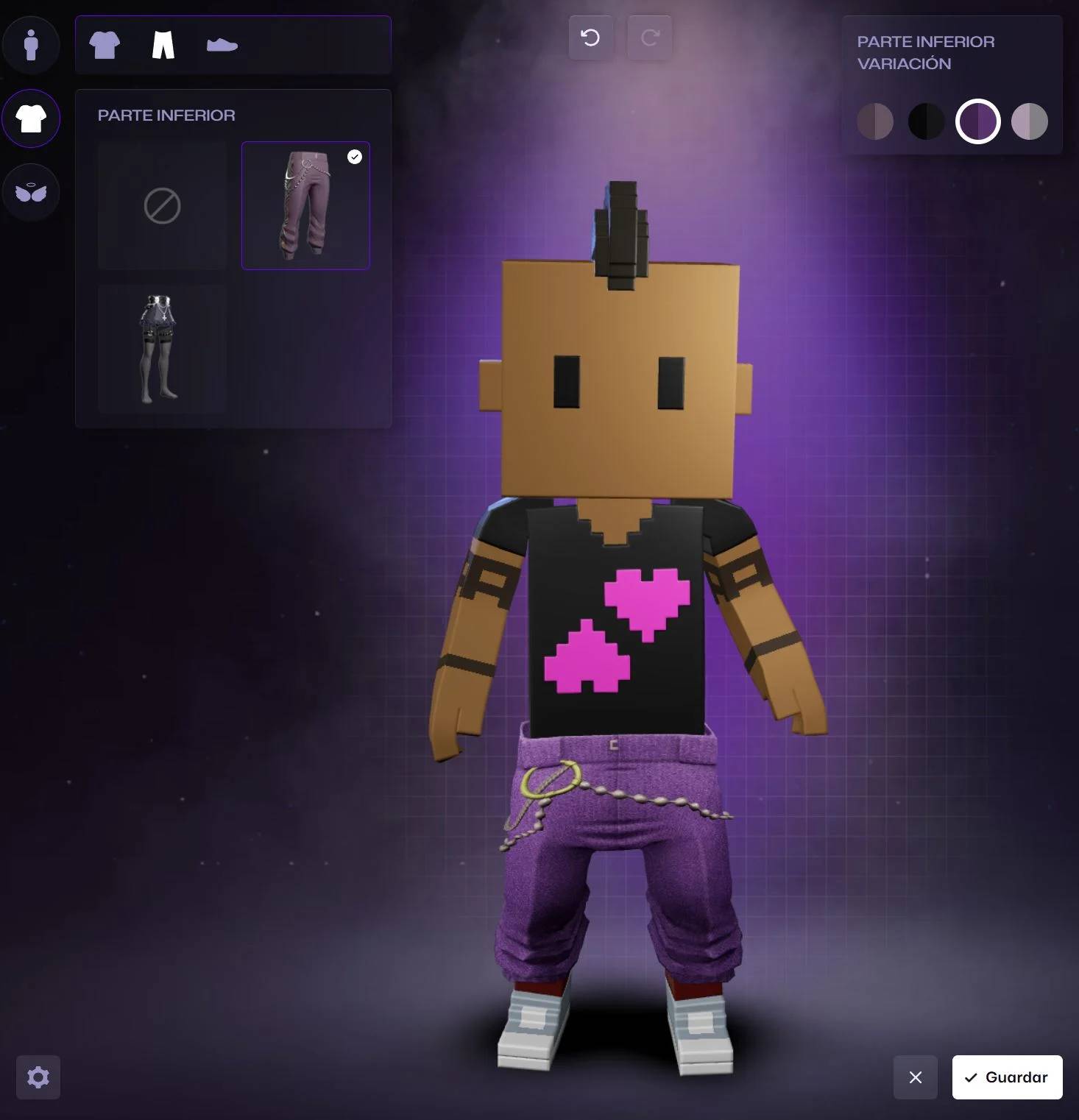Switch to the upper body shirt tab
This screenshot has height=1120, width=1079.
pyautogui.click(x=105, y=45)
